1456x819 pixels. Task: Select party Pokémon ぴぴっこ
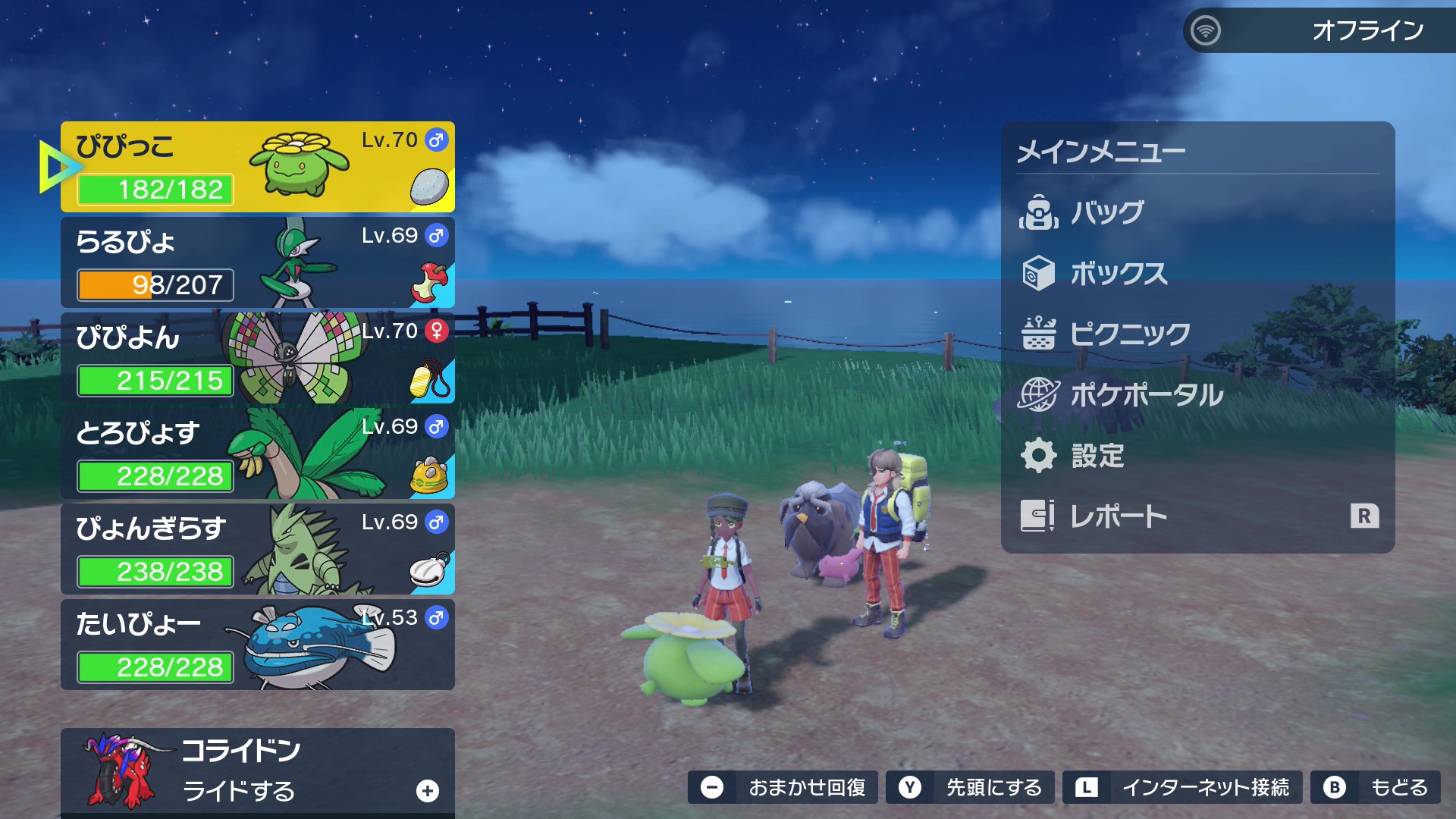[x=258, y=167]
